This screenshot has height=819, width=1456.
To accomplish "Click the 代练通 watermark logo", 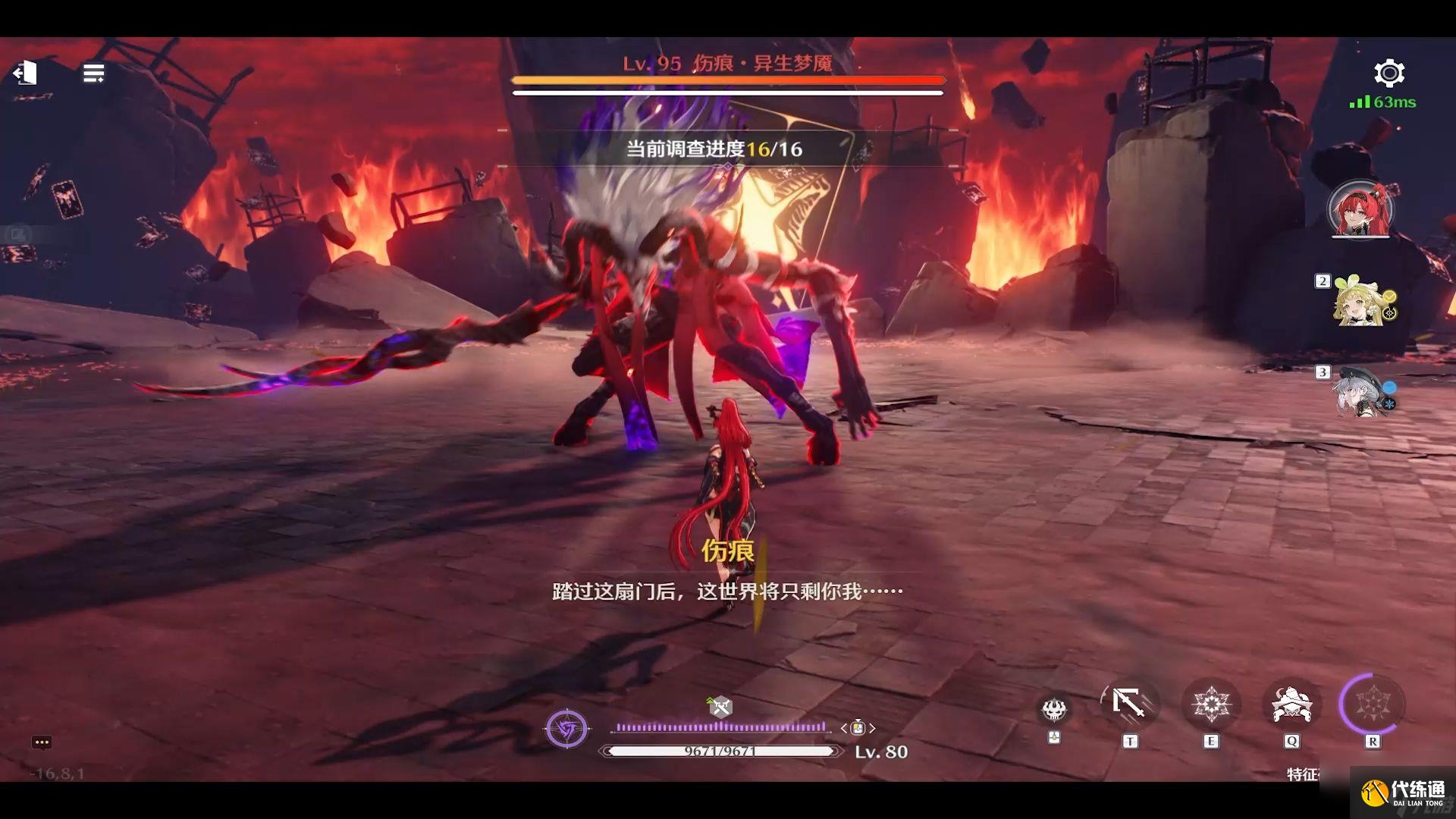I will [x=1403, y=792].
